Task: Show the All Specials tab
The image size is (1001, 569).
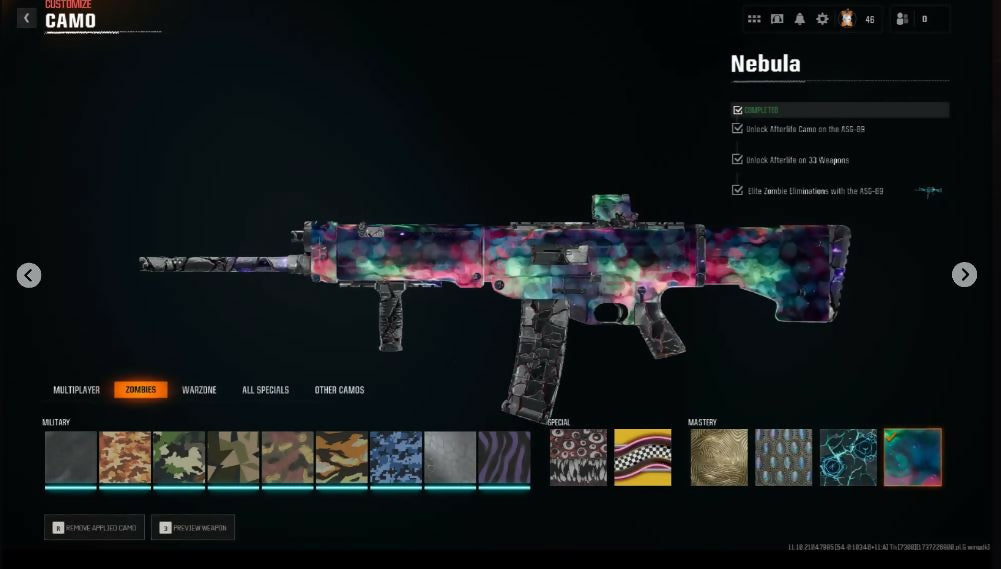Action: pyautogui.click(x=265, y=390)
